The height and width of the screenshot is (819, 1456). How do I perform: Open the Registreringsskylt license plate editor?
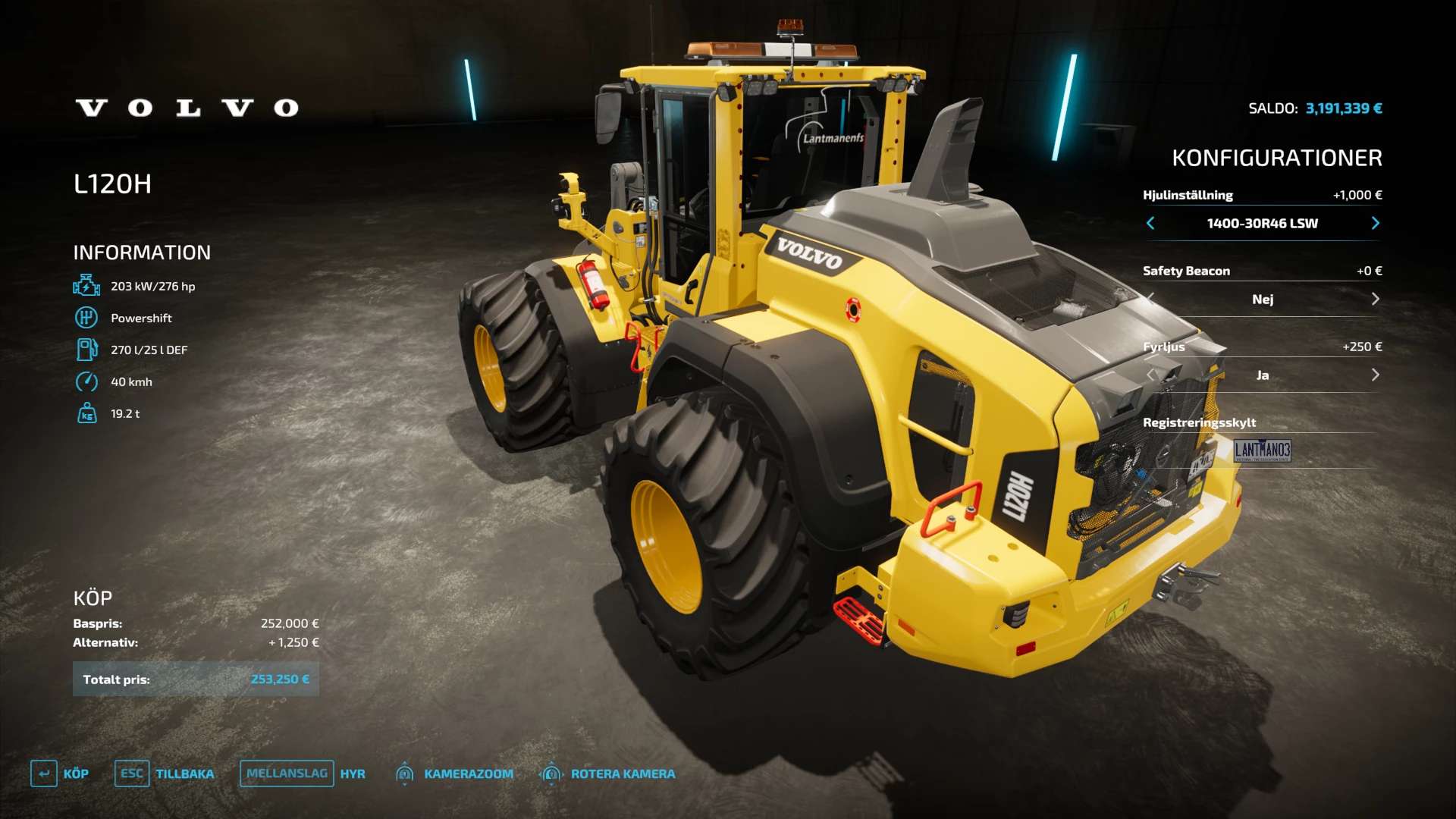coord(1262,450)
